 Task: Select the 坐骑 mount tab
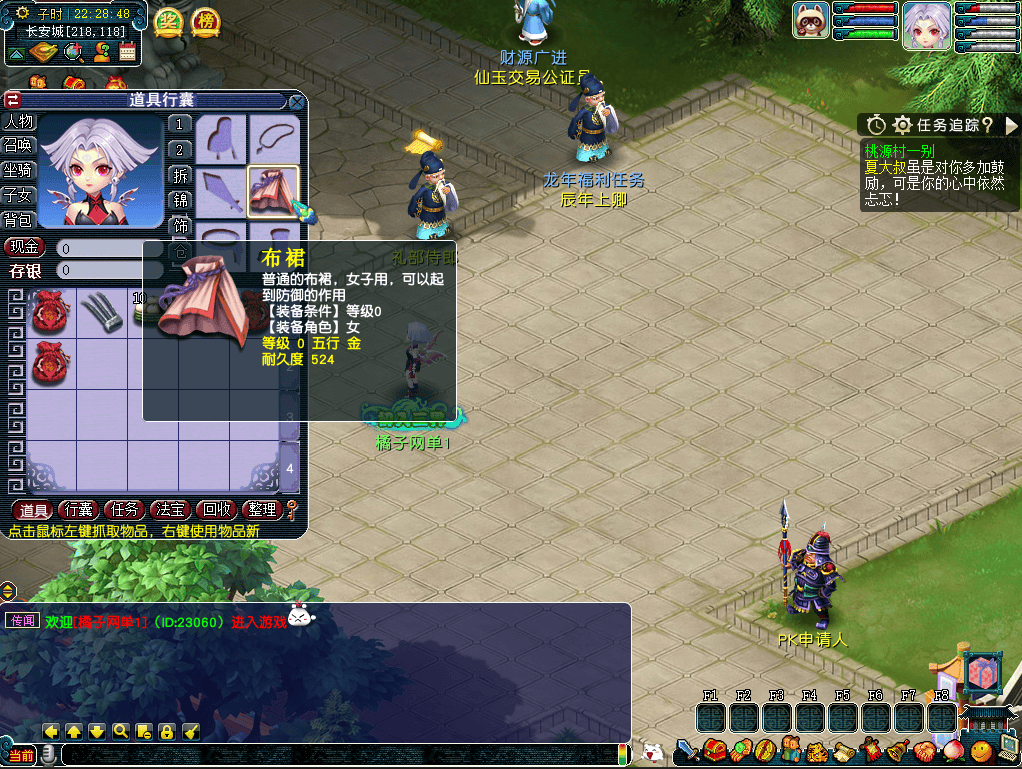point(19,171)
